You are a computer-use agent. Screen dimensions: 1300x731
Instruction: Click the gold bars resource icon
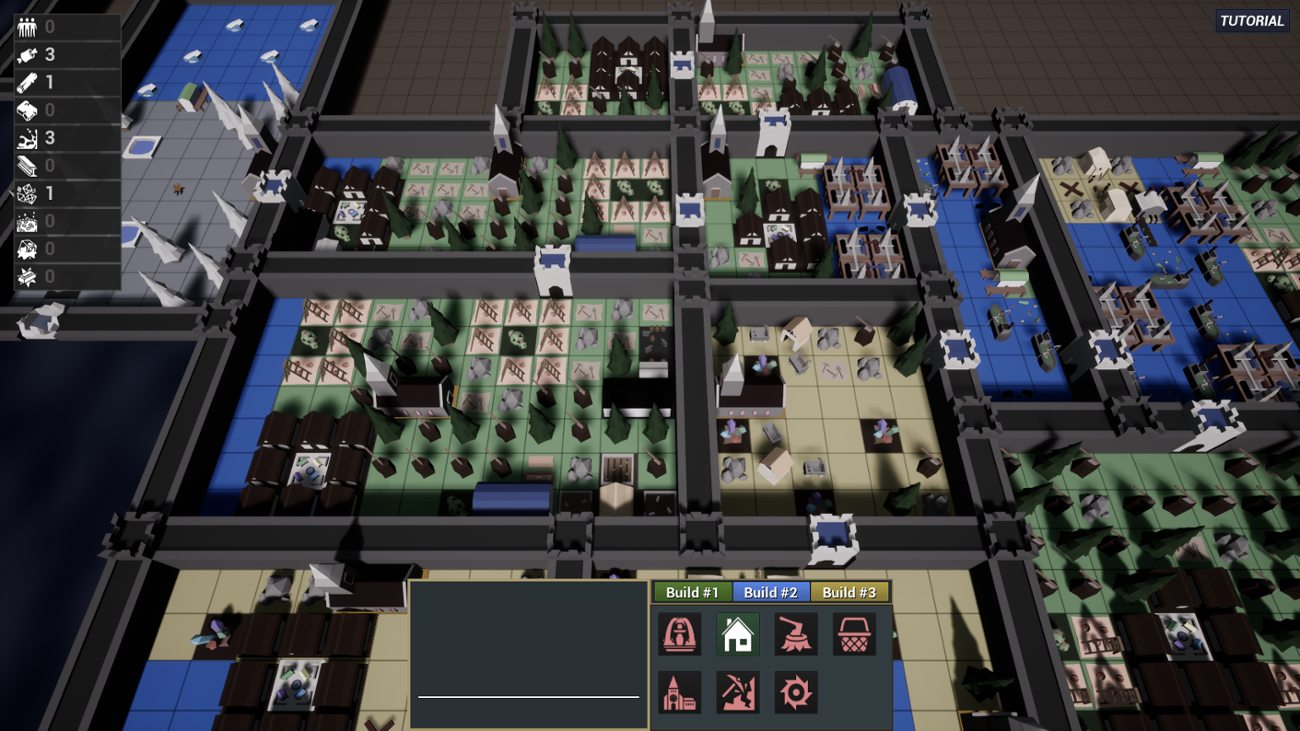point(28,274)
